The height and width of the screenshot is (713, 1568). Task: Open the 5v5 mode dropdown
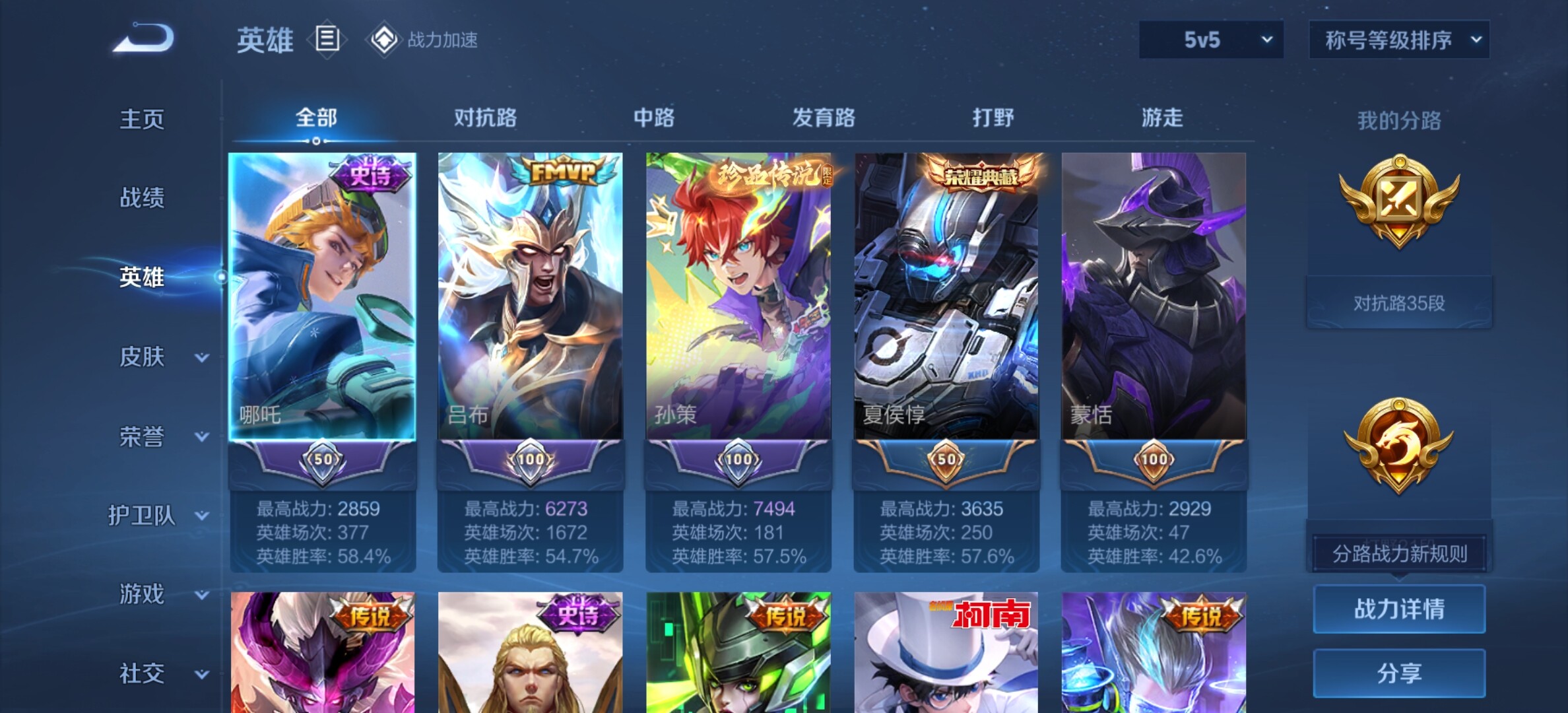tap(1211, 40)
